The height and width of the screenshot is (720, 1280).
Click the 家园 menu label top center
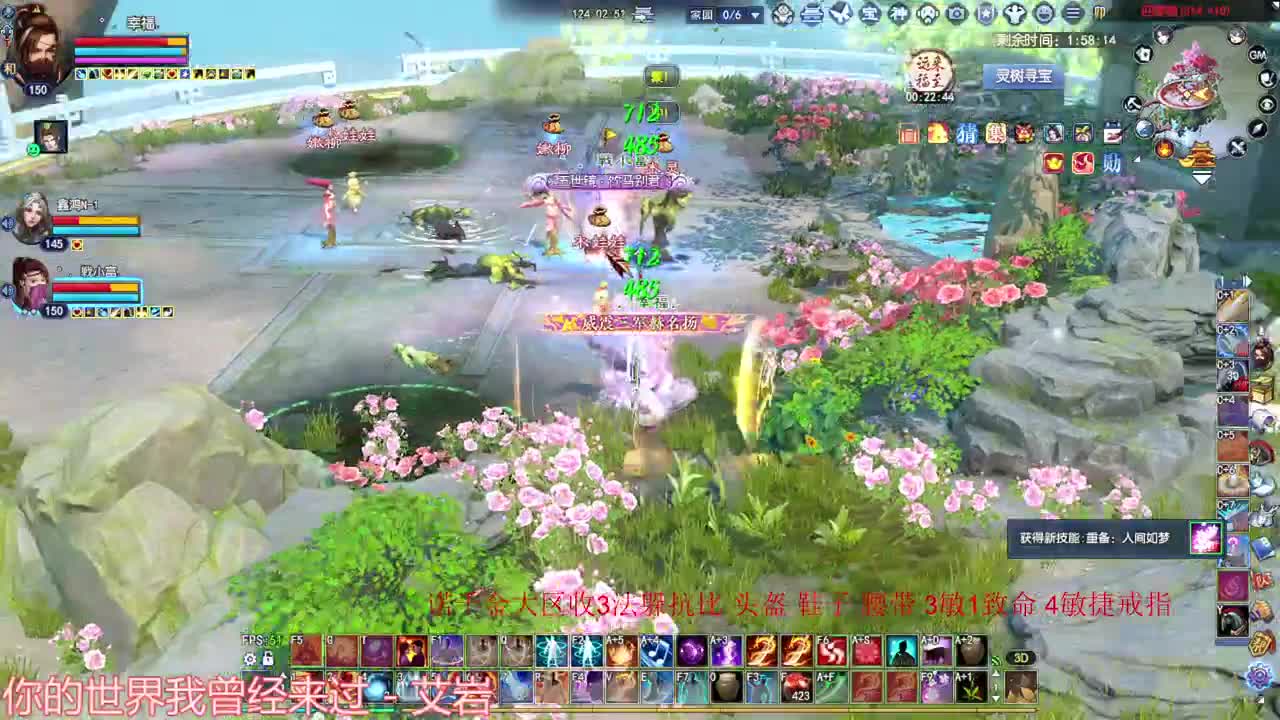point(700,15)
